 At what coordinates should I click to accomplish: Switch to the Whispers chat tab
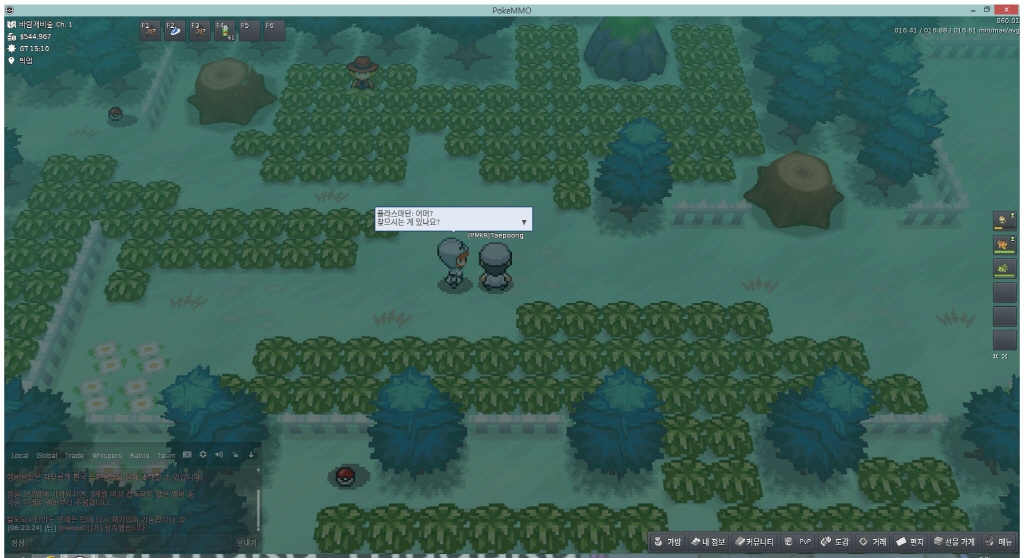pyautogui.click(x=106, y=456)
